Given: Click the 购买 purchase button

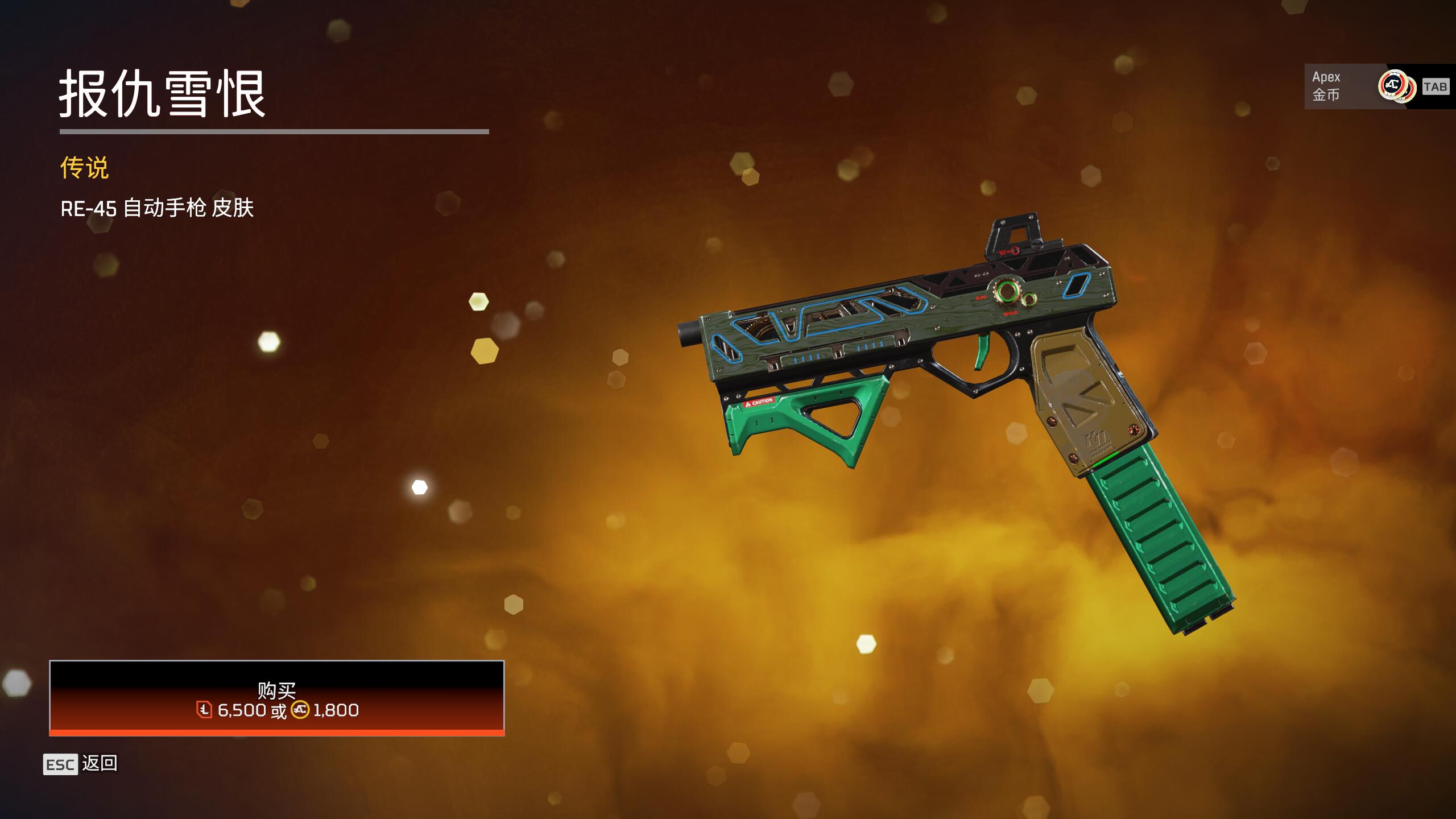Looking at the screenshot, I should point(277,698).
